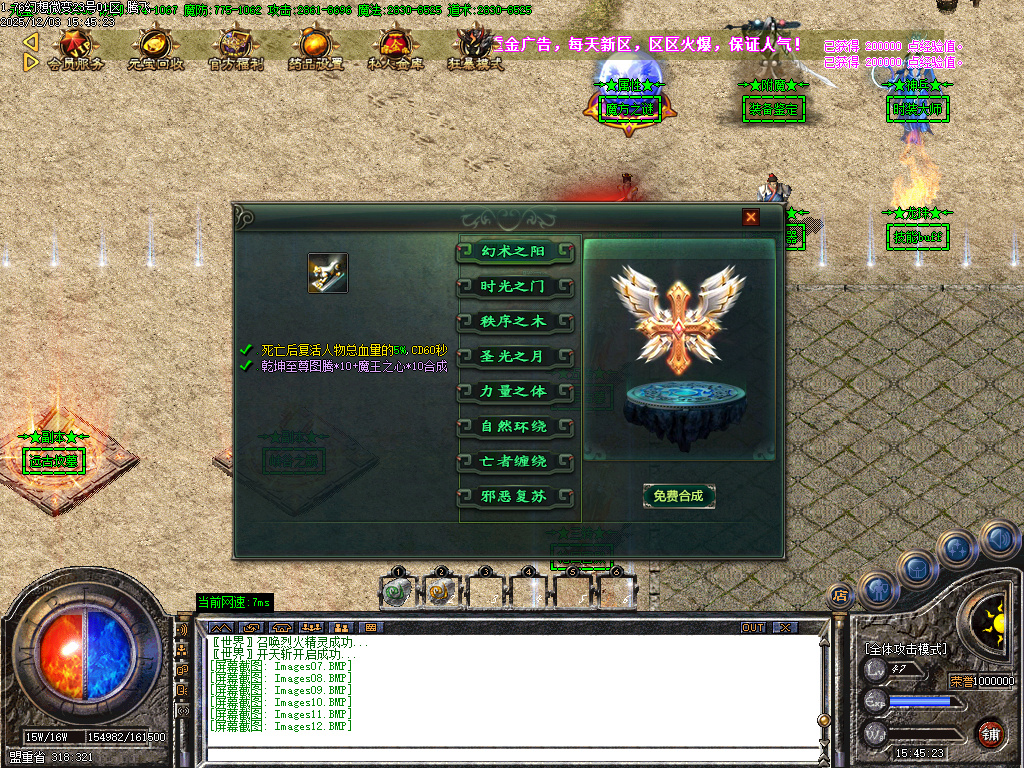Select the item icon in the synthesis panel
This screenshot has height=768, width=1024.
328,273
